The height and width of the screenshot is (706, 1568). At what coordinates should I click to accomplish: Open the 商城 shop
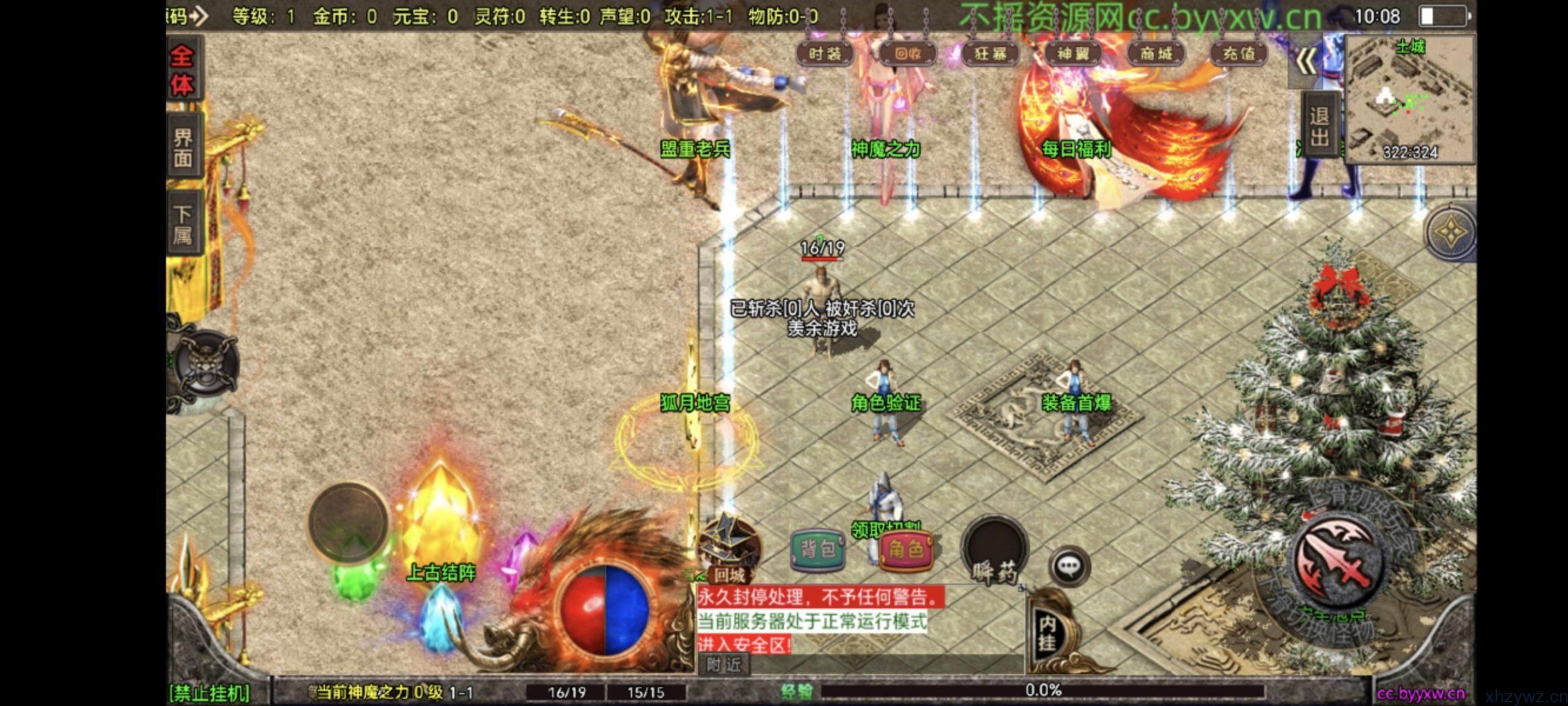(x=1156, y=54)
